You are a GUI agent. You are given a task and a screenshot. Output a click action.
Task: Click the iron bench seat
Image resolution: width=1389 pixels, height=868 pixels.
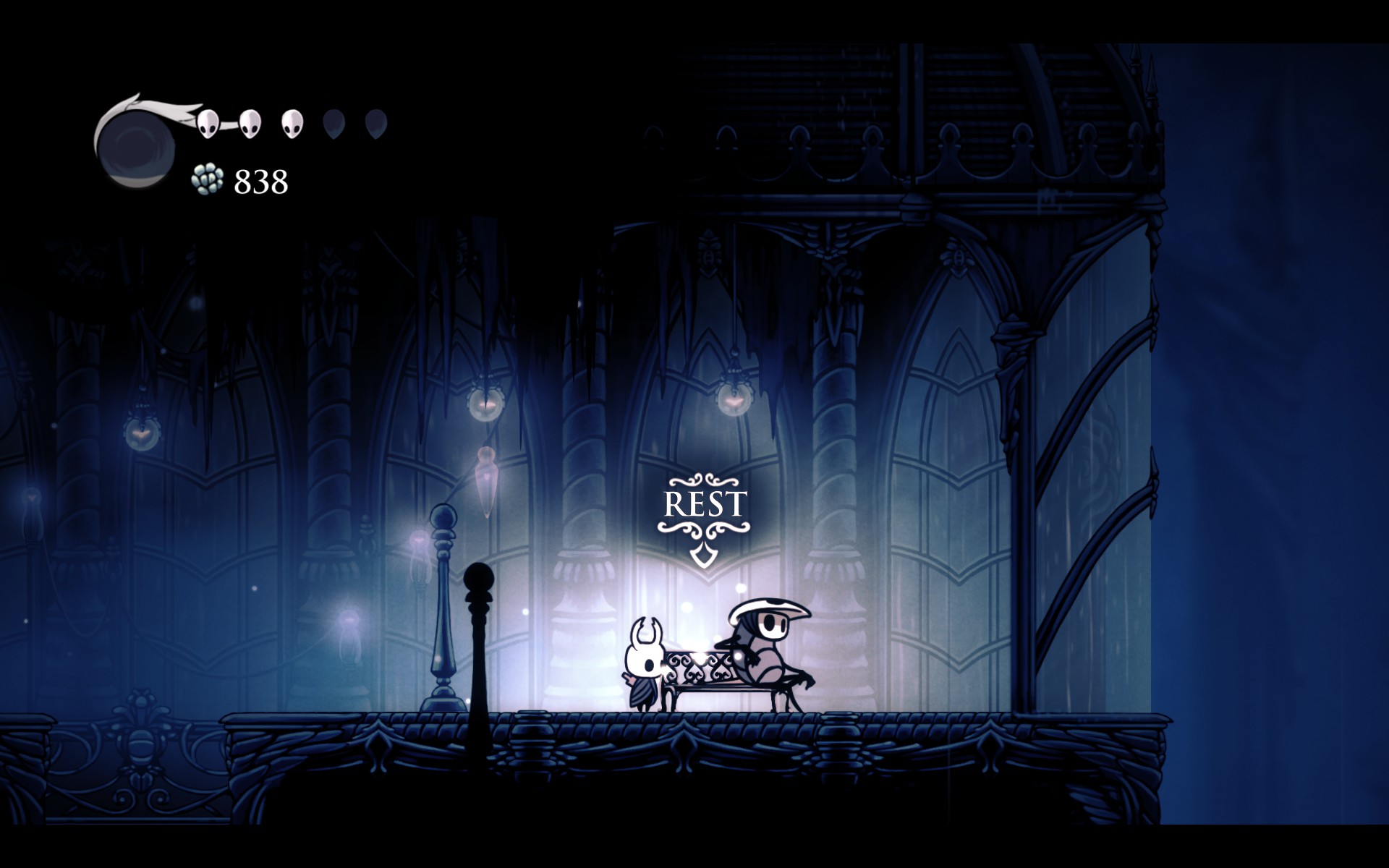(716, 687)
